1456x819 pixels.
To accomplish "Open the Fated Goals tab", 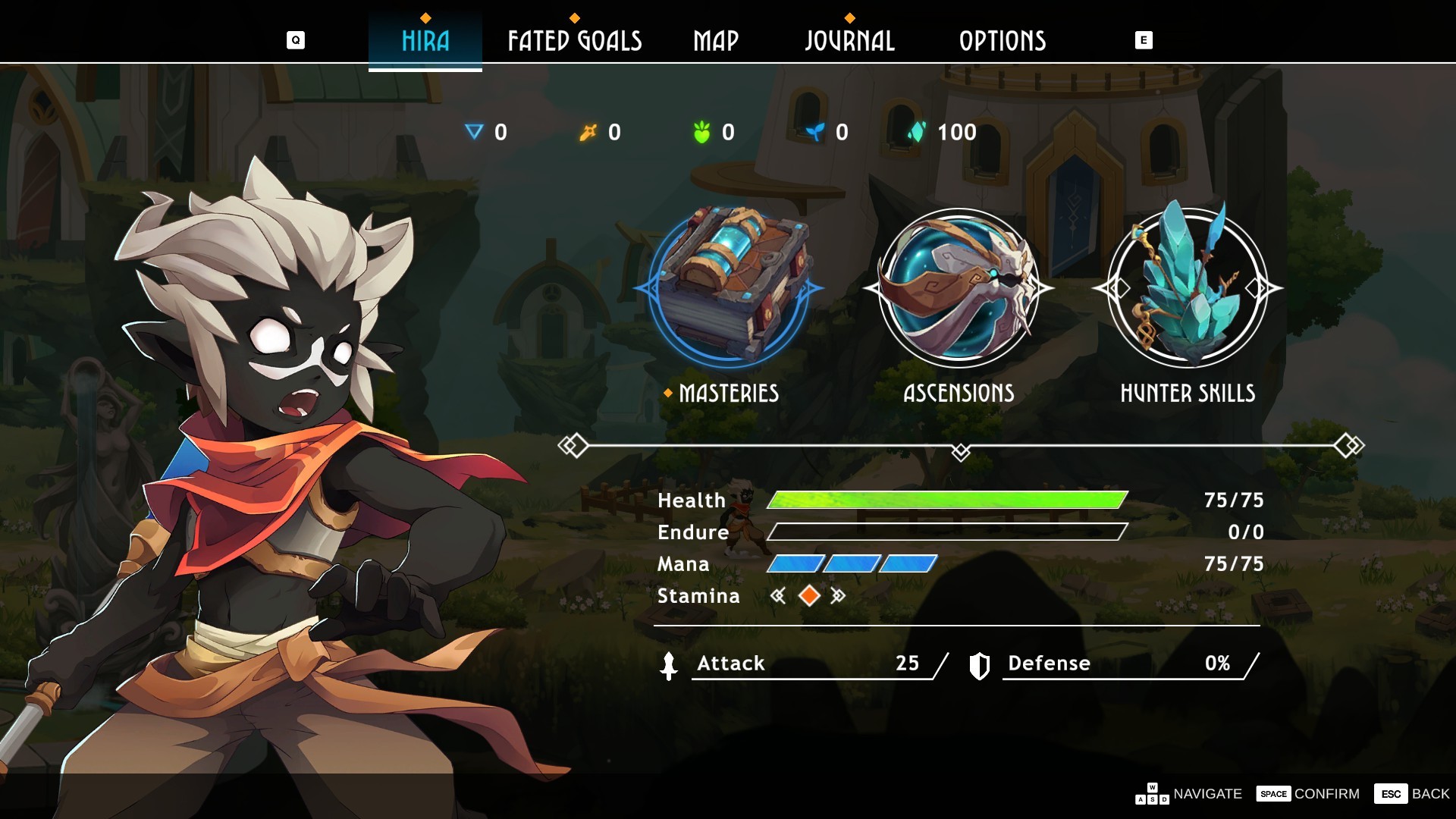I will coord(575,41).
